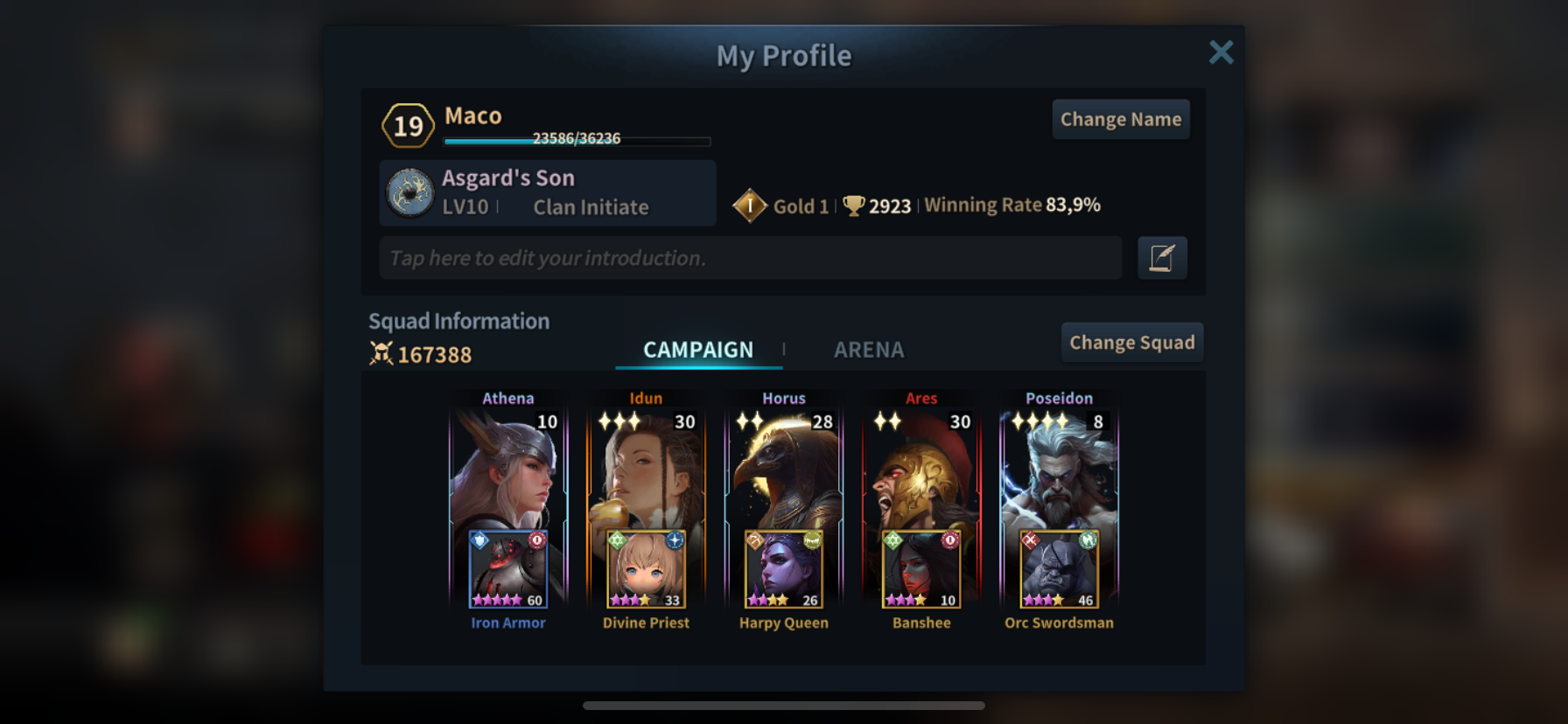View the Asgard's Son clan panel

[x=548, y=192]
